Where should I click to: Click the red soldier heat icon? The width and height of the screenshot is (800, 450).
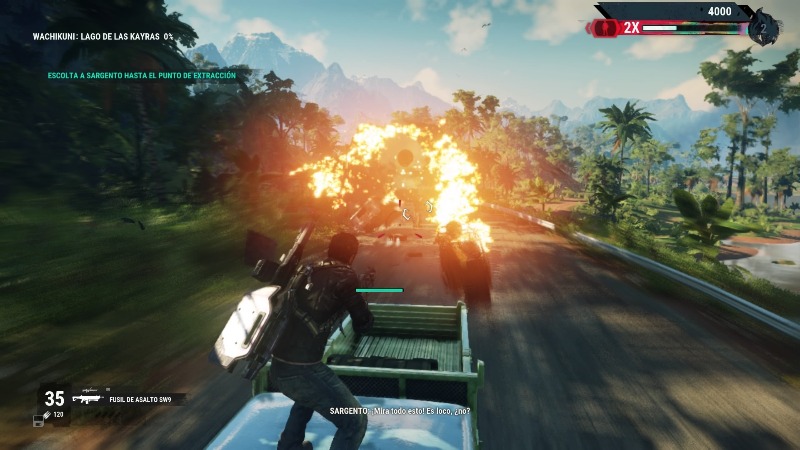[605, 28]
